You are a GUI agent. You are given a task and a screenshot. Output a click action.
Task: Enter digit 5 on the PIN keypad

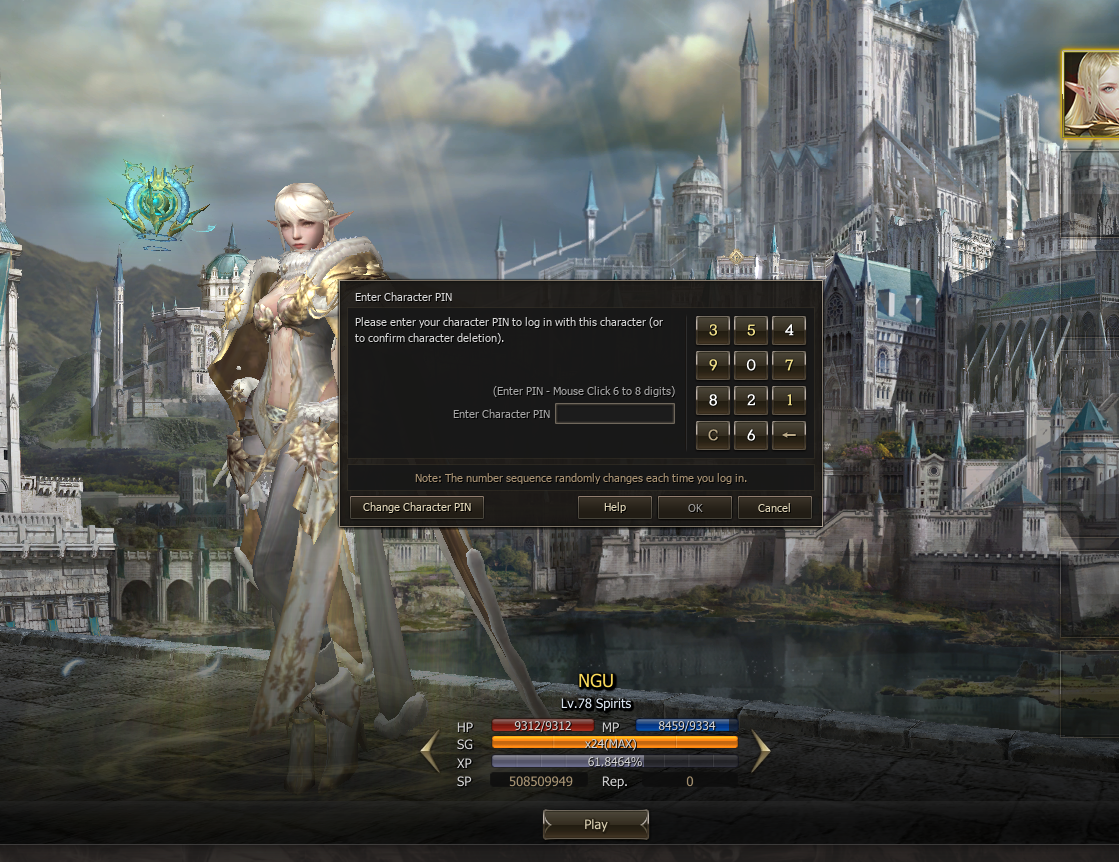[x=751, y=330]
